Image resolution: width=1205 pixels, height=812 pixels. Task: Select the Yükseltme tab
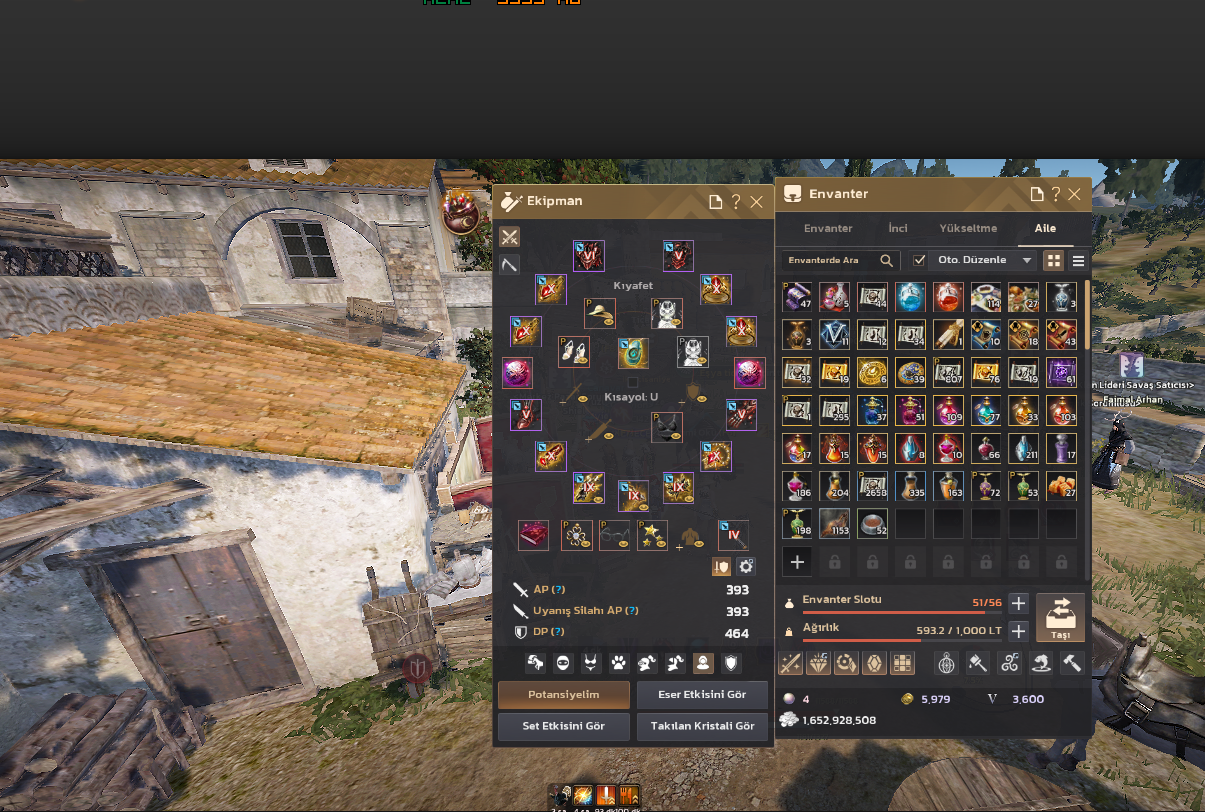(x=968, y=228)
